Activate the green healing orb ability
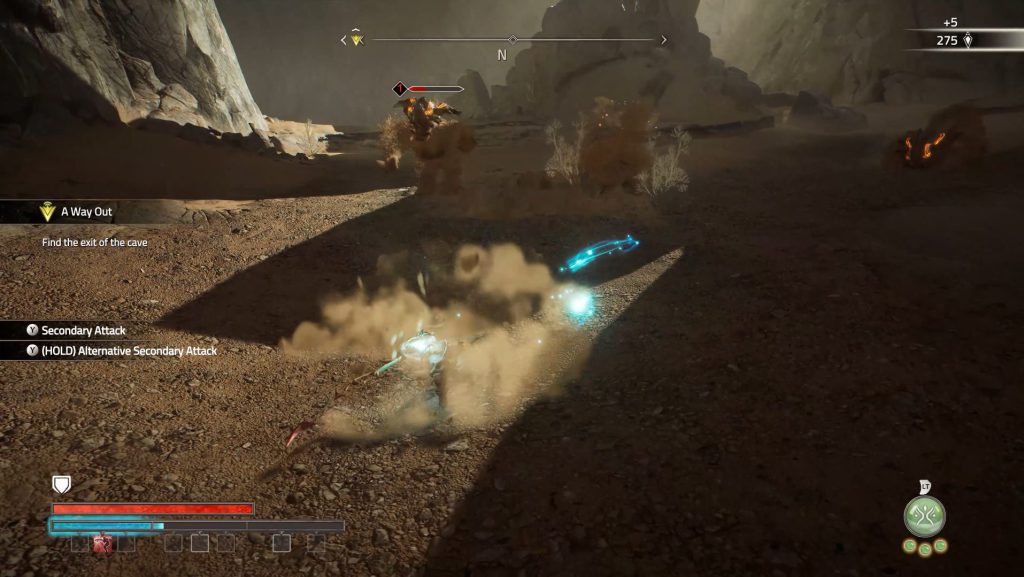Screen dimensions: 1024x577 [924, 516]
